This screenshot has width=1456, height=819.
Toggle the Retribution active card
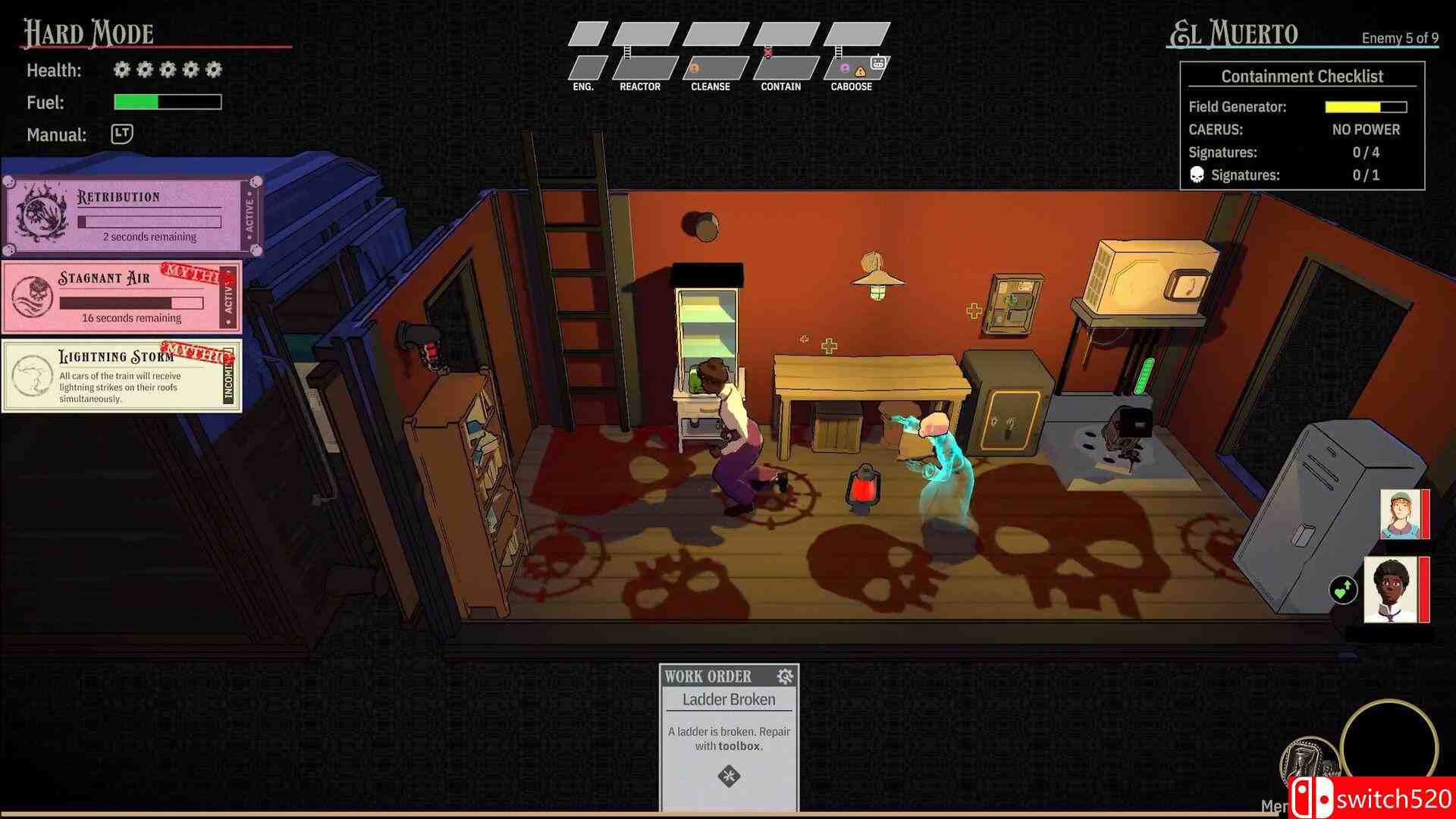coord(124,215)
